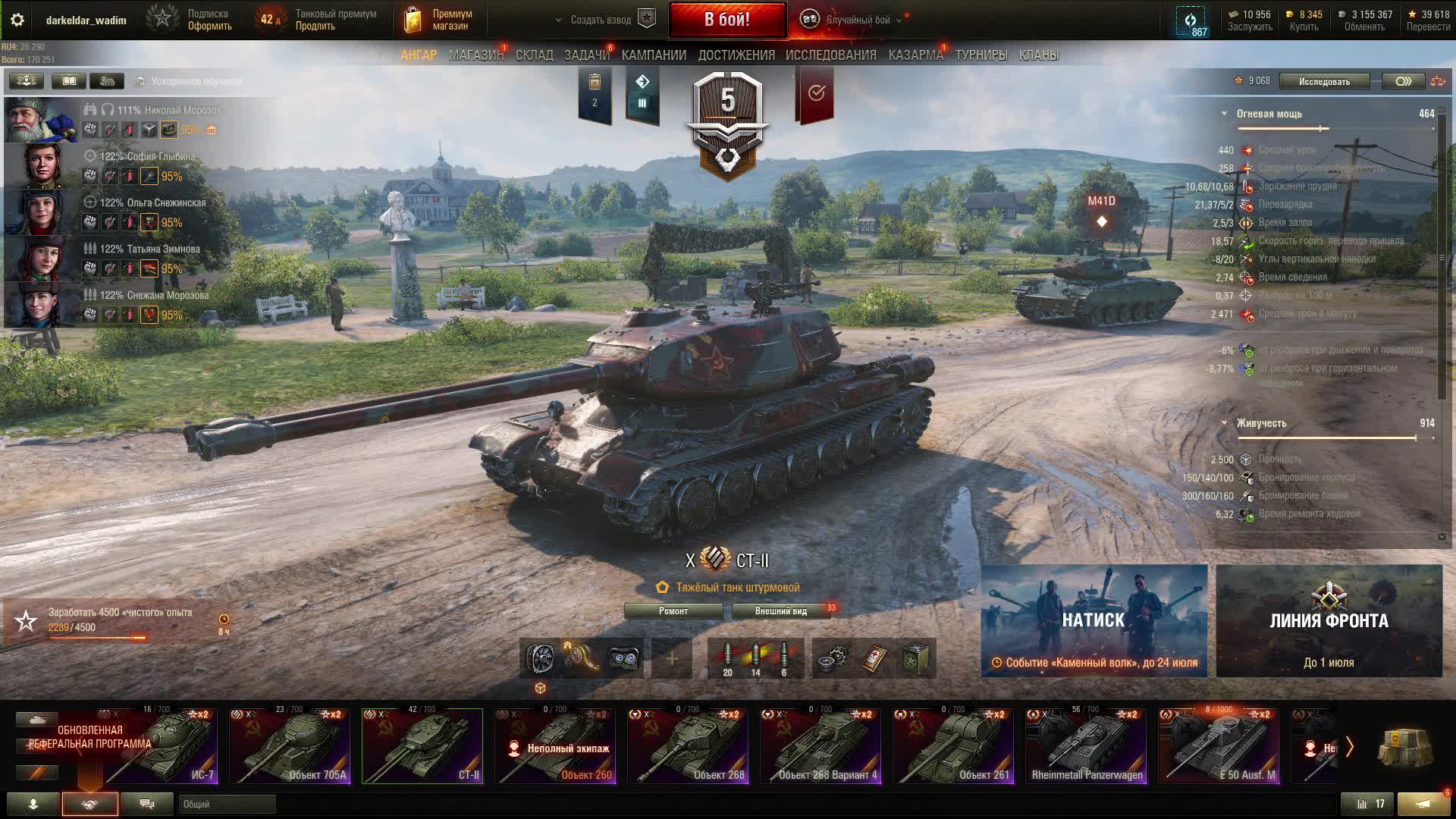Collapse the «Огневая мощь» stats section
This screenshot has width=1456, height=819.
(x=1224, y=114)
